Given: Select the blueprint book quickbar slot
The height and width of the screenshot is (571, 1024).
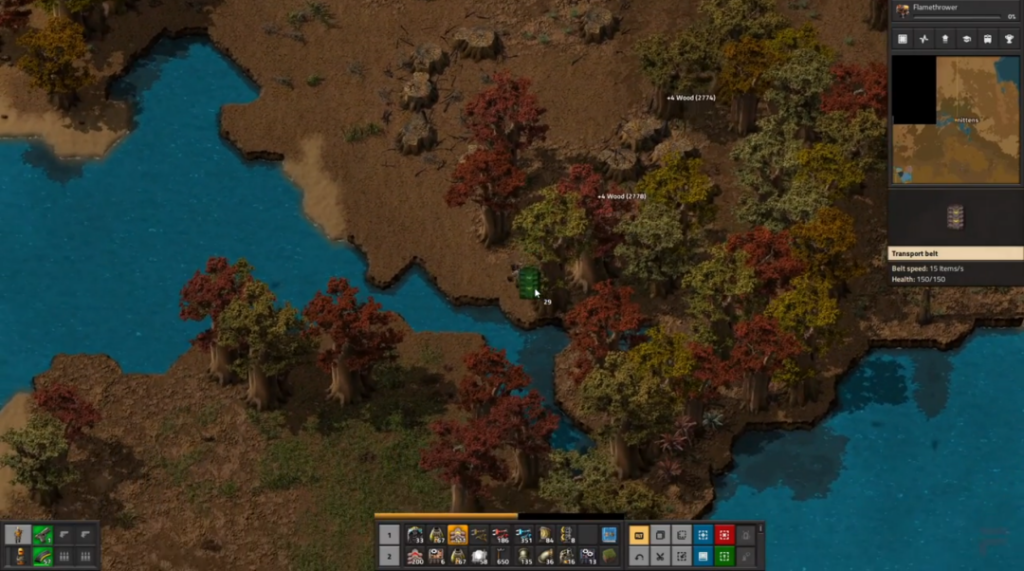Looking at the screenshot, I should pos(610,535).
